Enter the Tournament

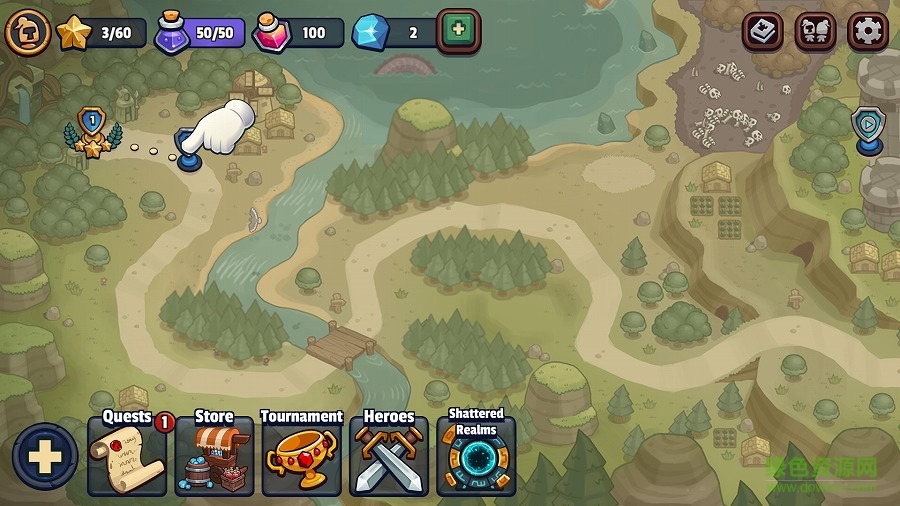click(x=301, y=456)
